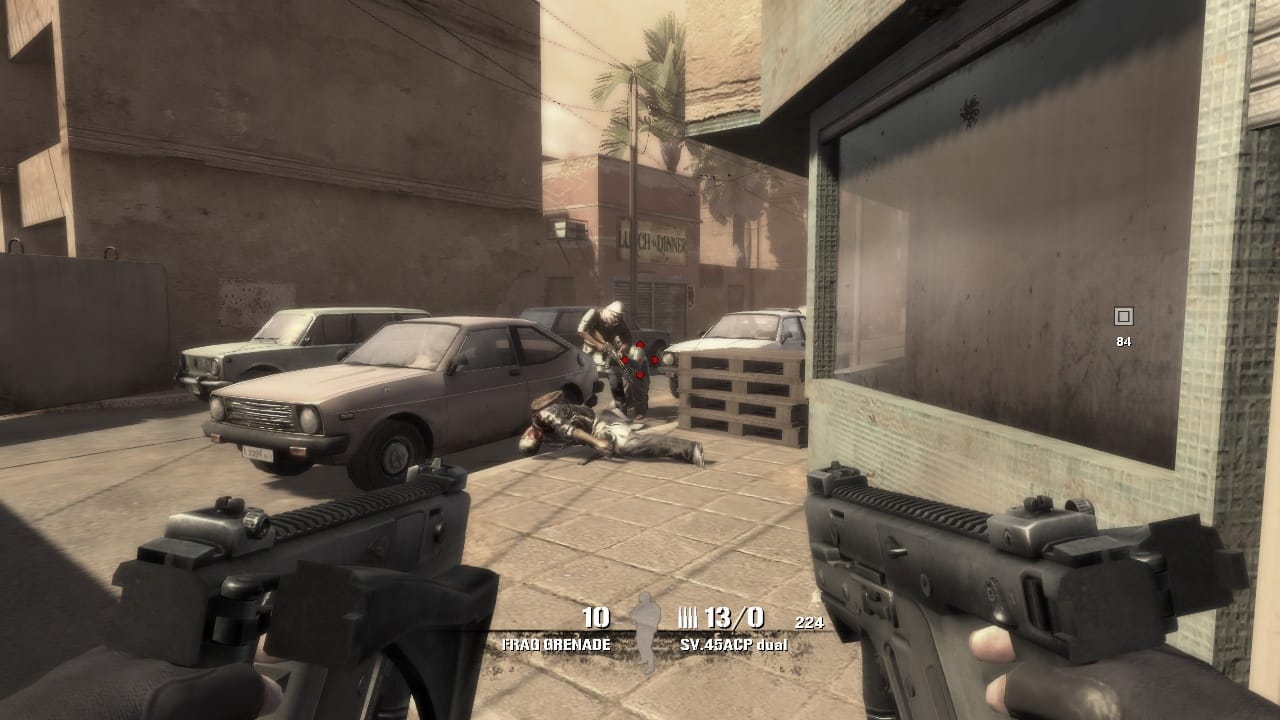Click the ammo counter reading 13/0
The height and width of the screenshot is (720, 1280).
pos(733,617)
